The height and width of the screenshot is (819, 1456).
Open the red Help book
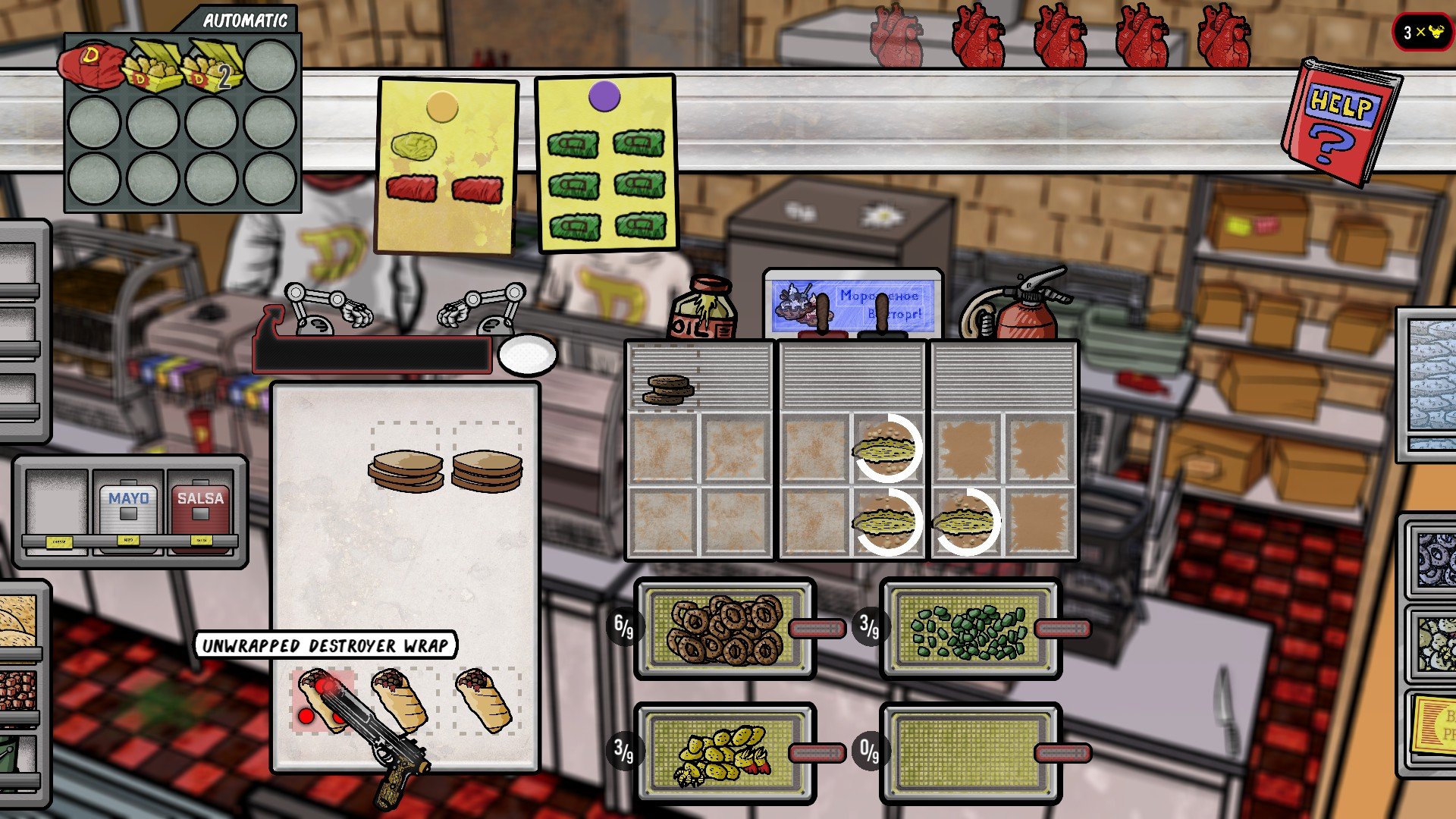pos(1341,121)
